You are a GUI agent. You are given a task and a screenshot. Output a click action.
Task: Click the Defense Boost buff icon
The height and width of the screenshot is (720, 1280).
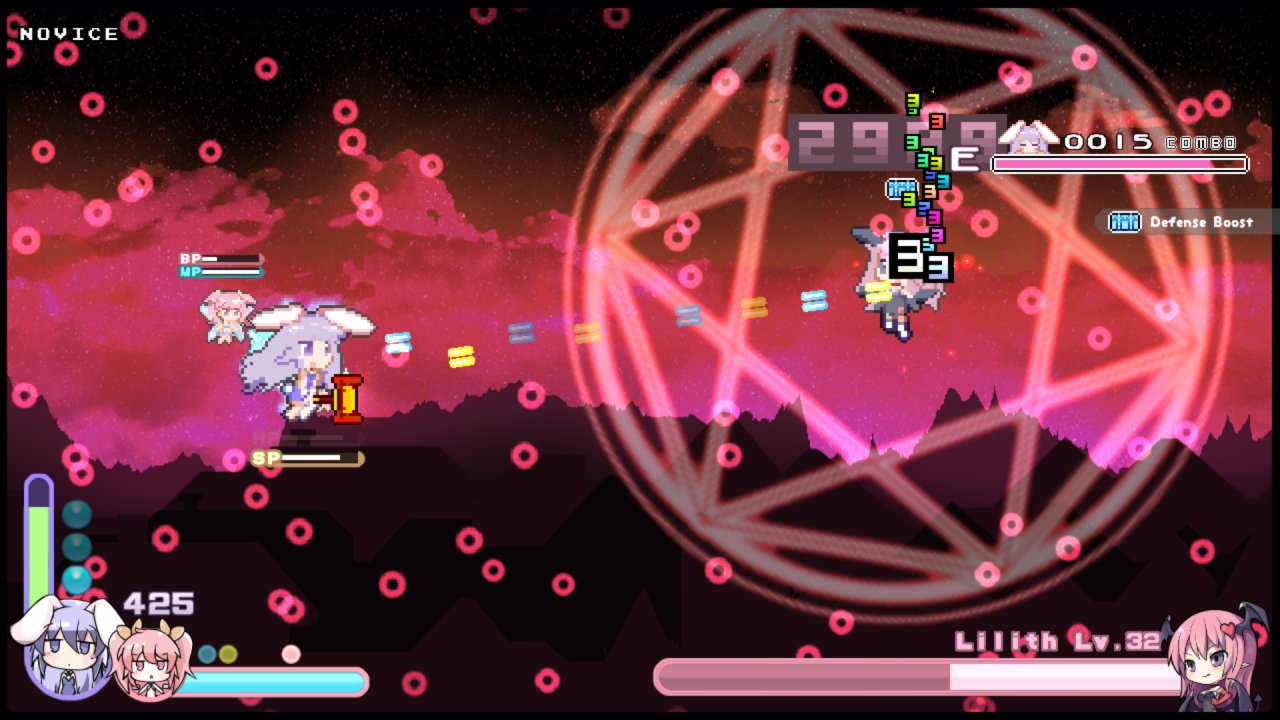point(1125,222)
